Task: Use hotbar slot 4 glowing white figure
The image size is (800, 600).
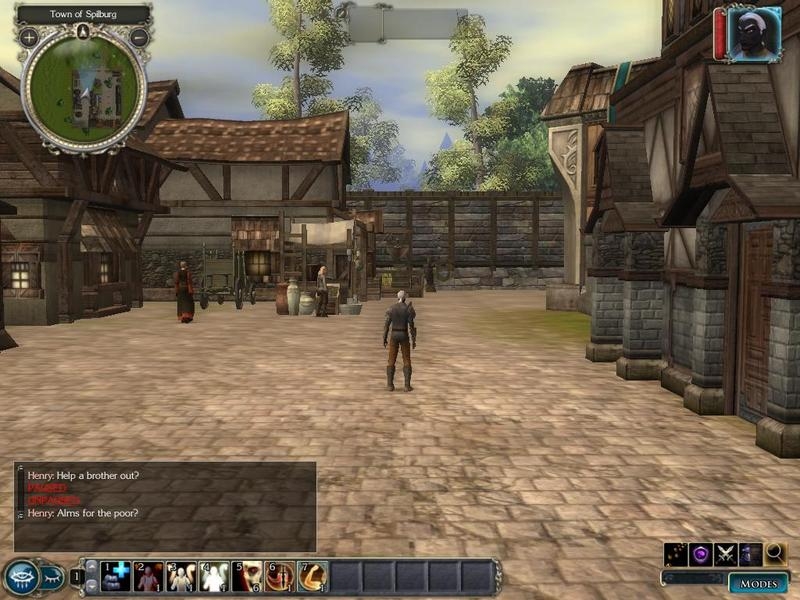Action: [x=214, y=577]
